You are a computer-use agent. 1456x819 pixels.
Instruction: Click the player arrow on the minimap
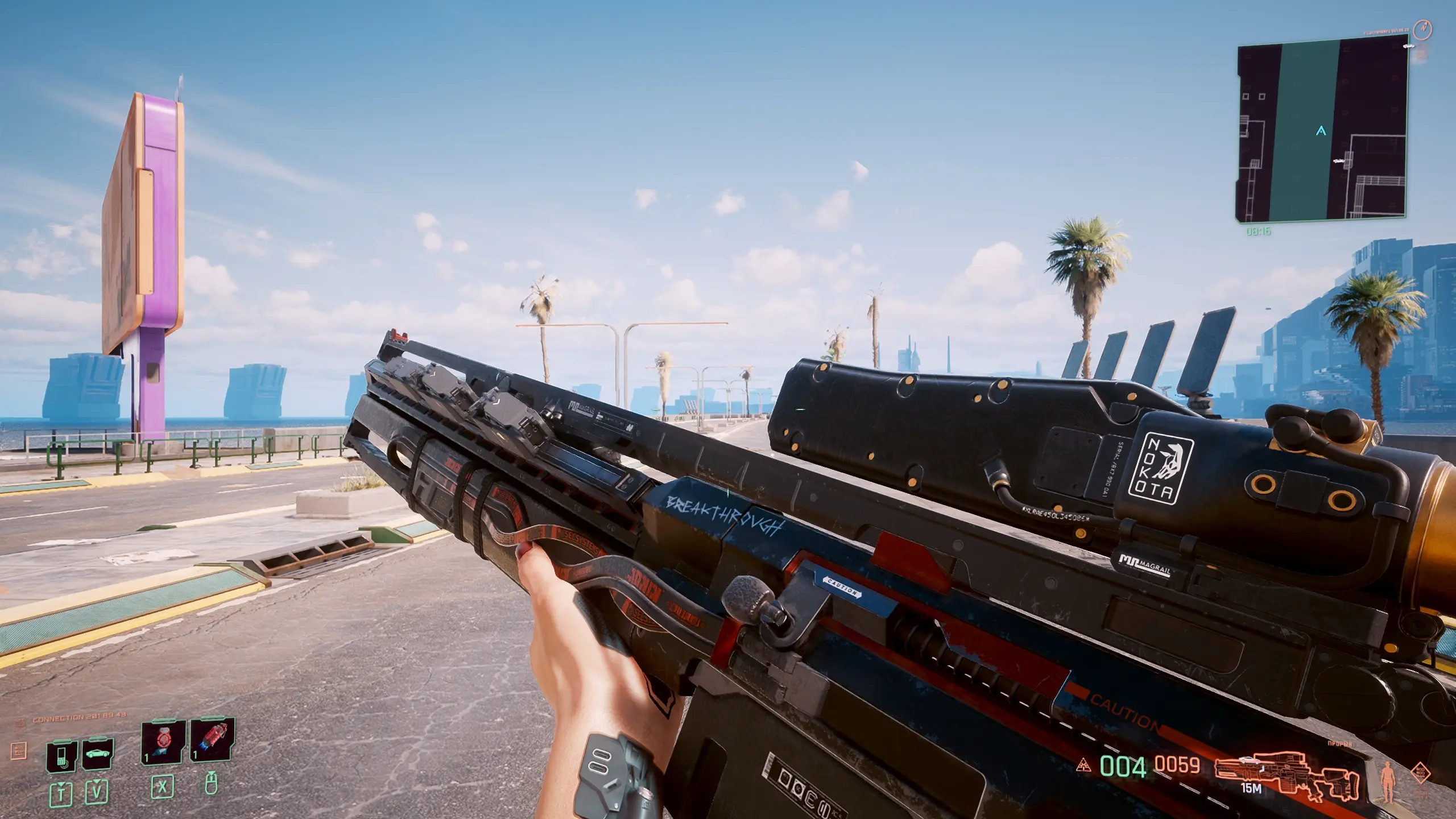coord(1321,131)
